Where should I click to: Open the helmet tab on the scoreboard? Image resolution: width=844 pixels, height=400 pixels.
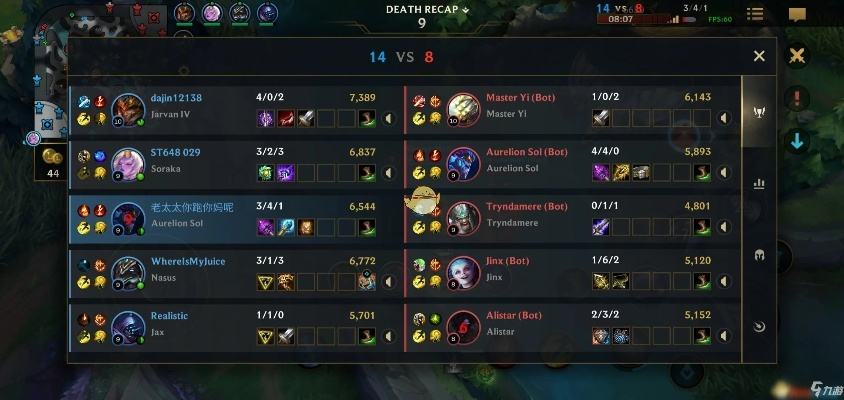tap(759, 255)
